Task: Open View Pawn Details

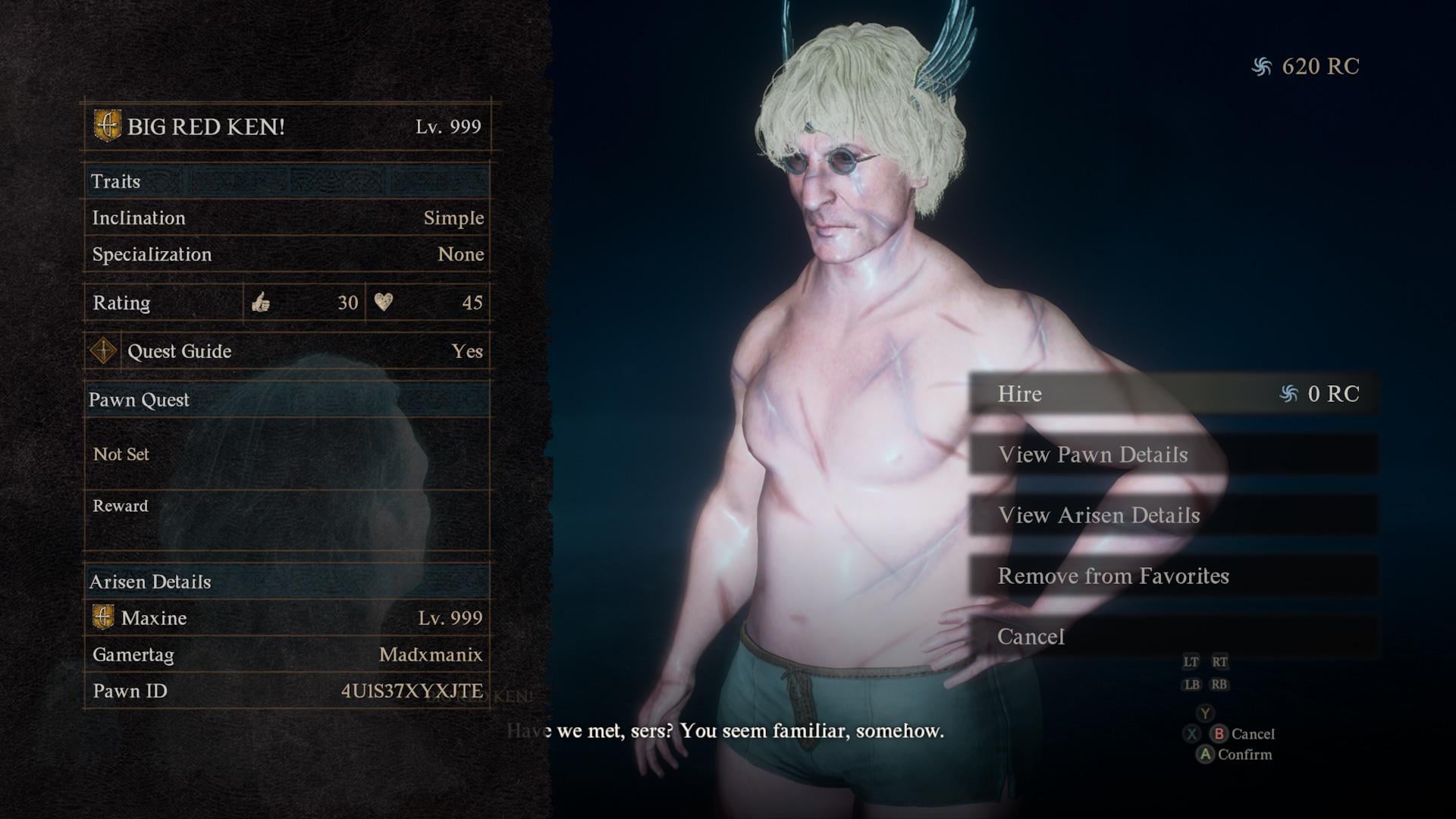Action: (x=1172, y=454)
